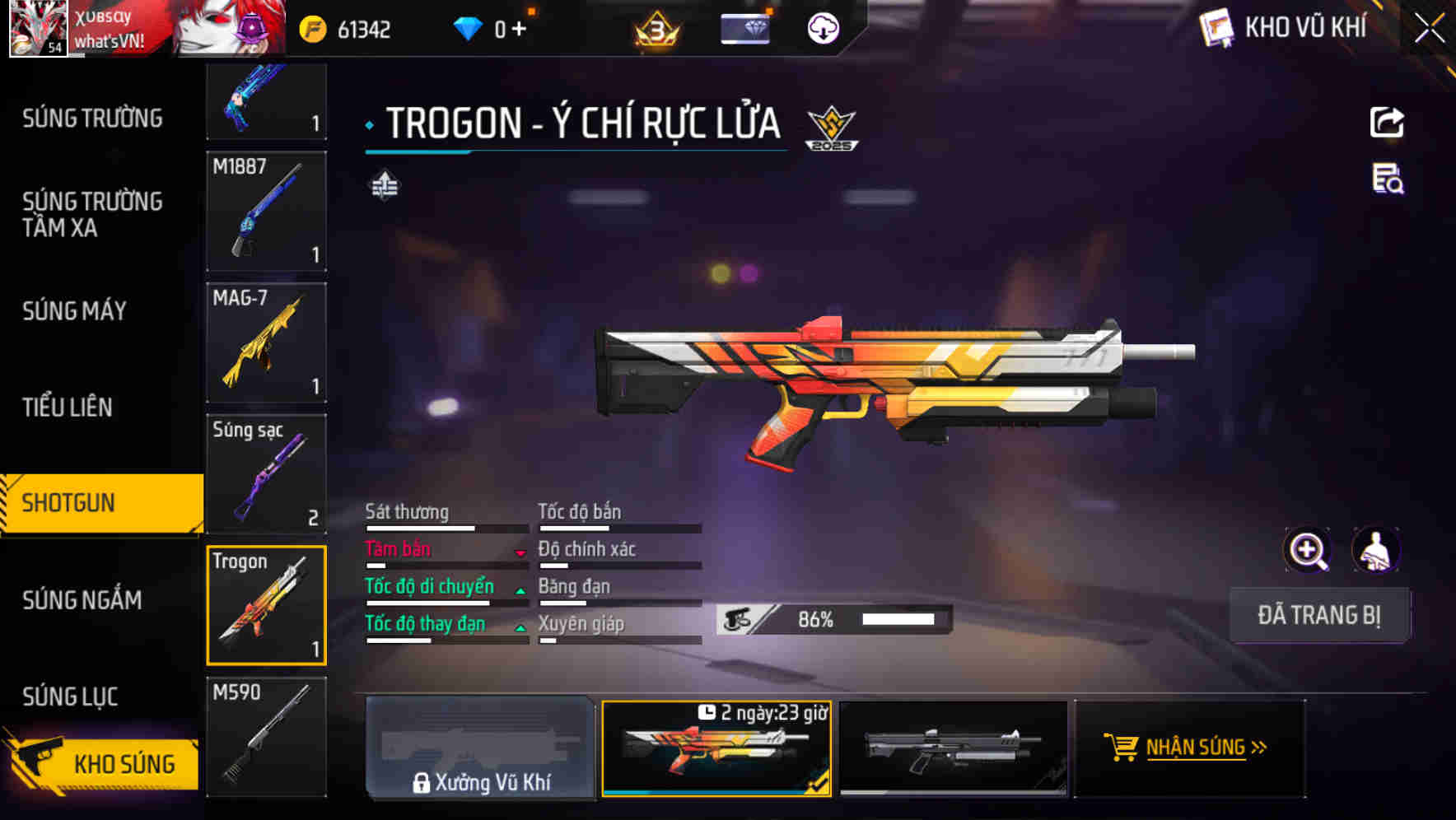Share the weapon skin
1456x820 pixels.
tap(1387, 123)
